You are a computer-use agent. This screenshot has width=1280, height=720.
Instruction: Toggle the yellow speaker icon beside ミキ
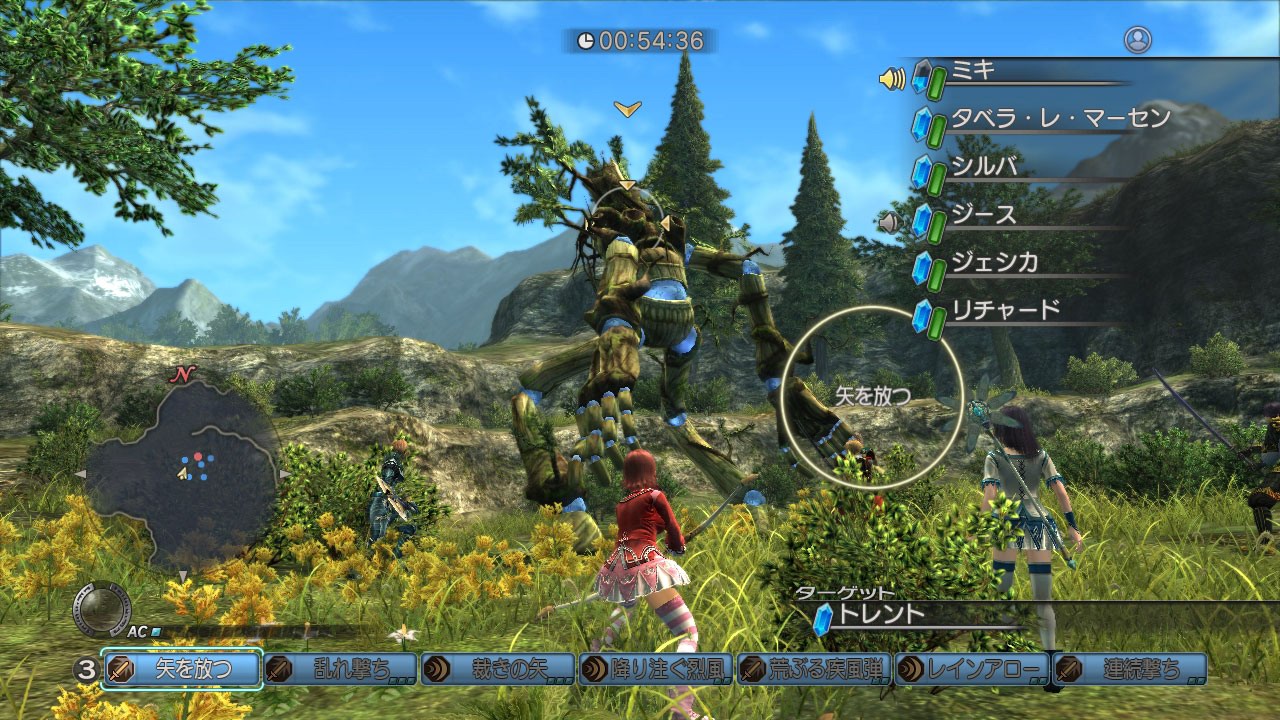click(892, 79)
